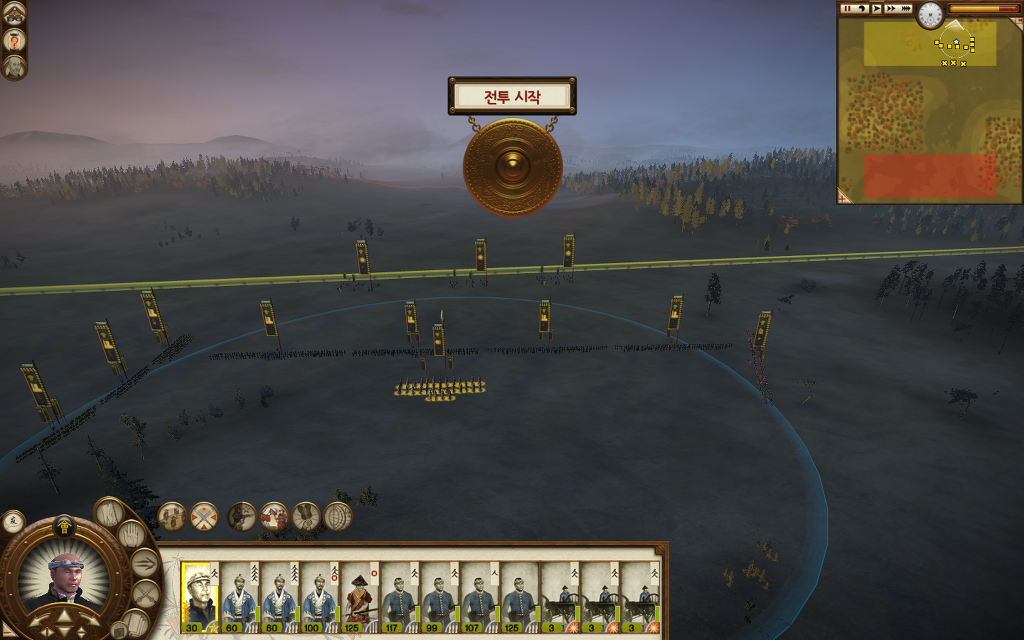This screenshot has height=640, width=1024.
Task: Select the red-robed unit card with 125 men
Action: click(x=360, y=597)
